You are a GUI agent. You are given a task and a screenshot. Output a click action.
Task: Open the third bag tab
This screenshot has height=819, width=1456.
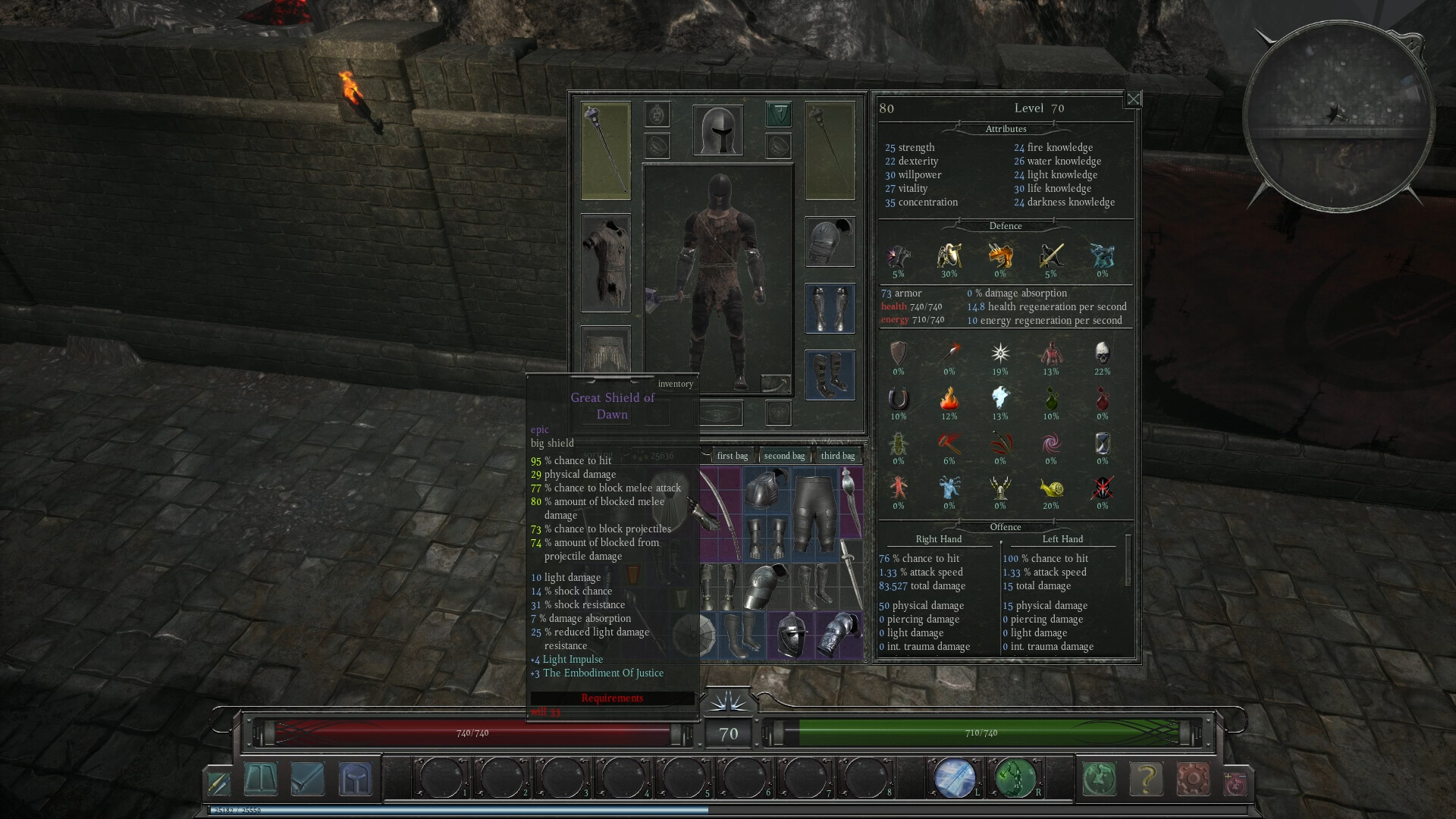(x=837, y=456)
